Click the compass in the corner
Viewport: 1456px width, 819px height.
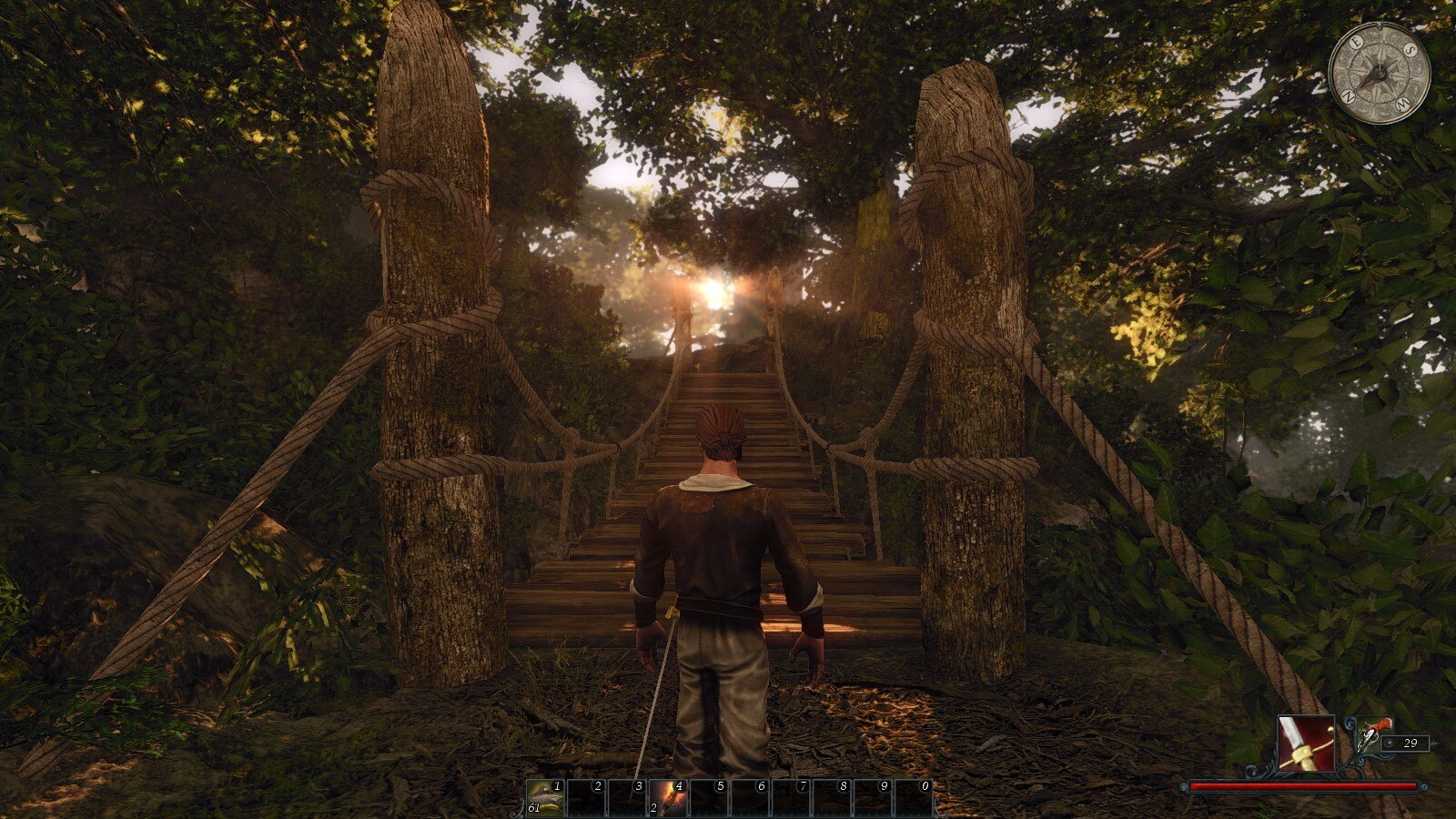pyautogui.click(x=1379, y=73)
